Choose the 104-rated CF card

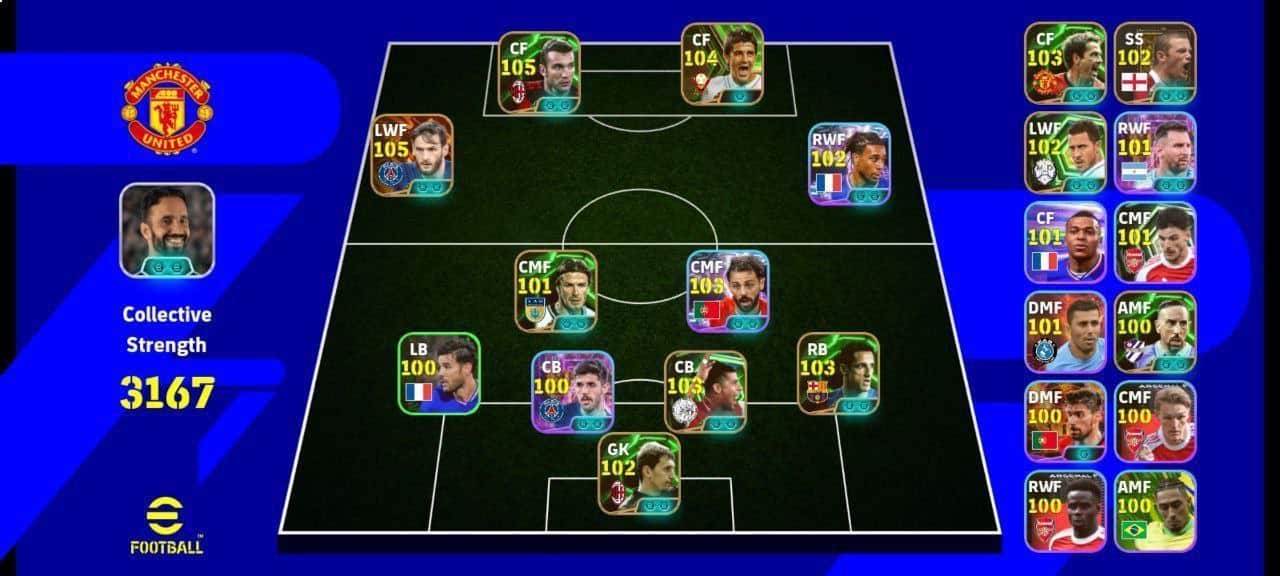(x=722, y=64)
